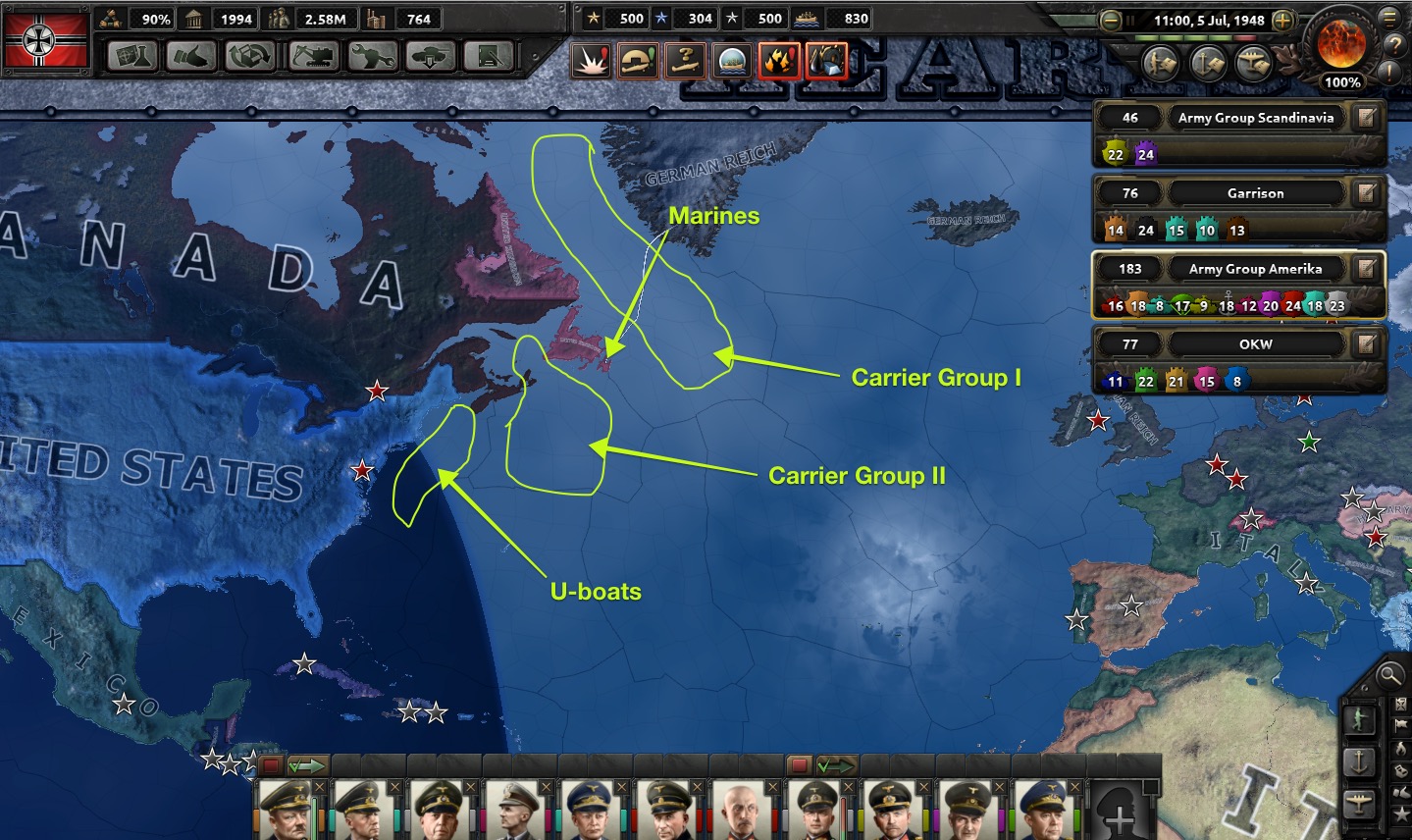Increase game speed with plus button
1412x840 pixels.
coord(1281,20)
